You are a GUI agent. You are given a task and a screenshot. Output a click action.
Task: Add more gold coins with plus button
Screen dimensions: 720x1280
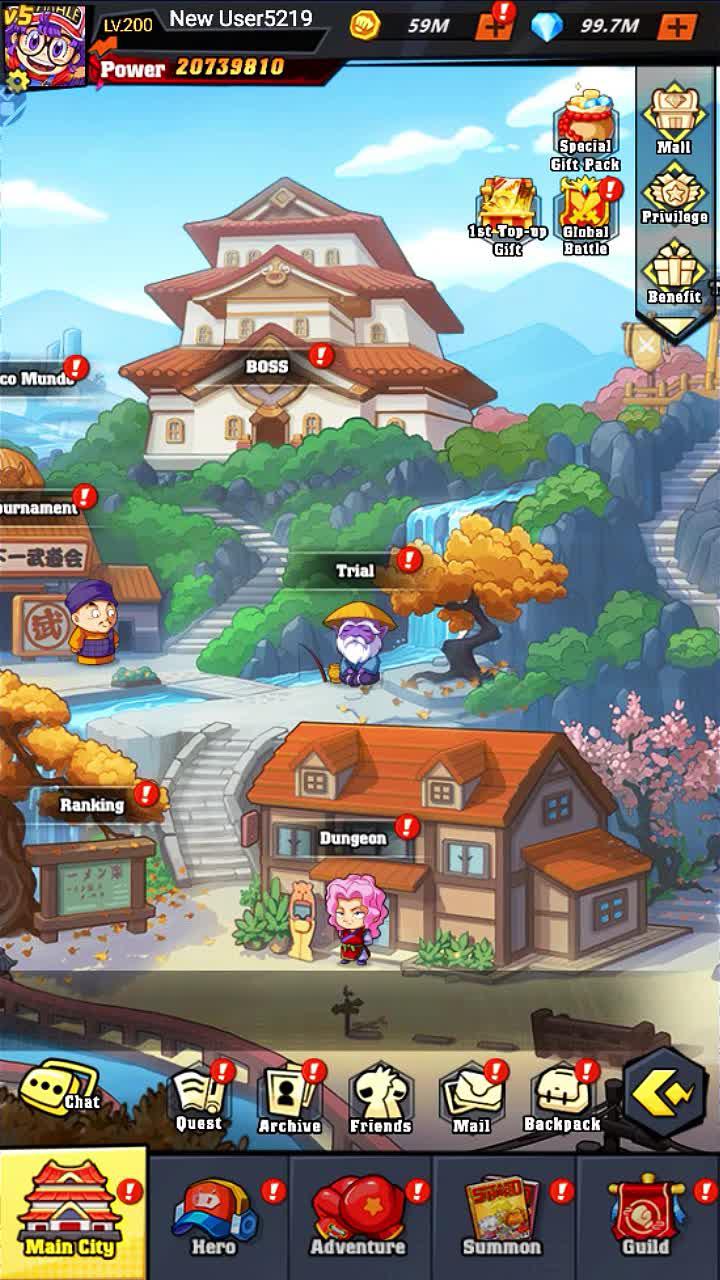pos(494,26)
